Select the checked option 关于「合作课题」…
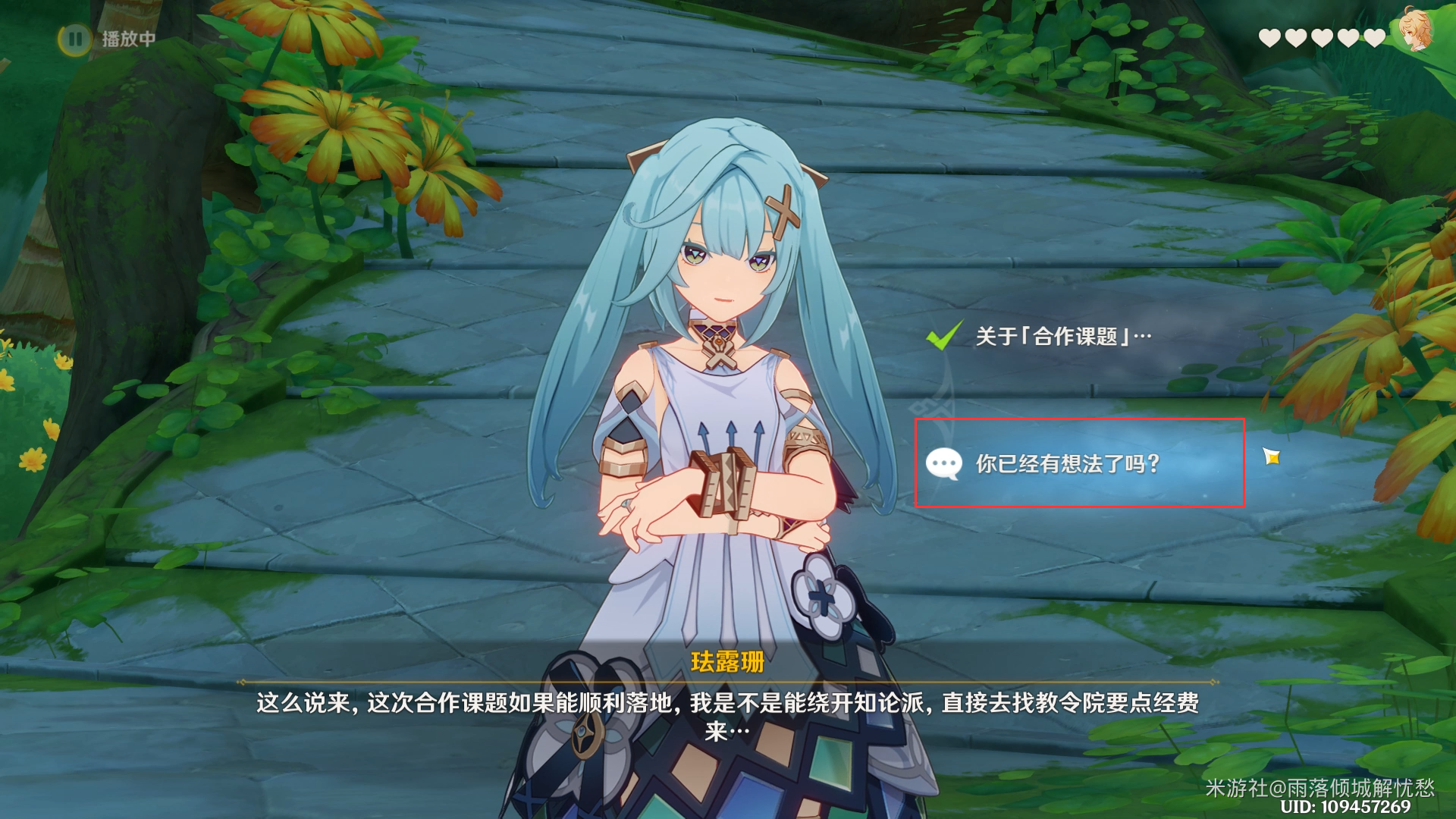Viewport: 1456px width, 819px height. 1062,336
